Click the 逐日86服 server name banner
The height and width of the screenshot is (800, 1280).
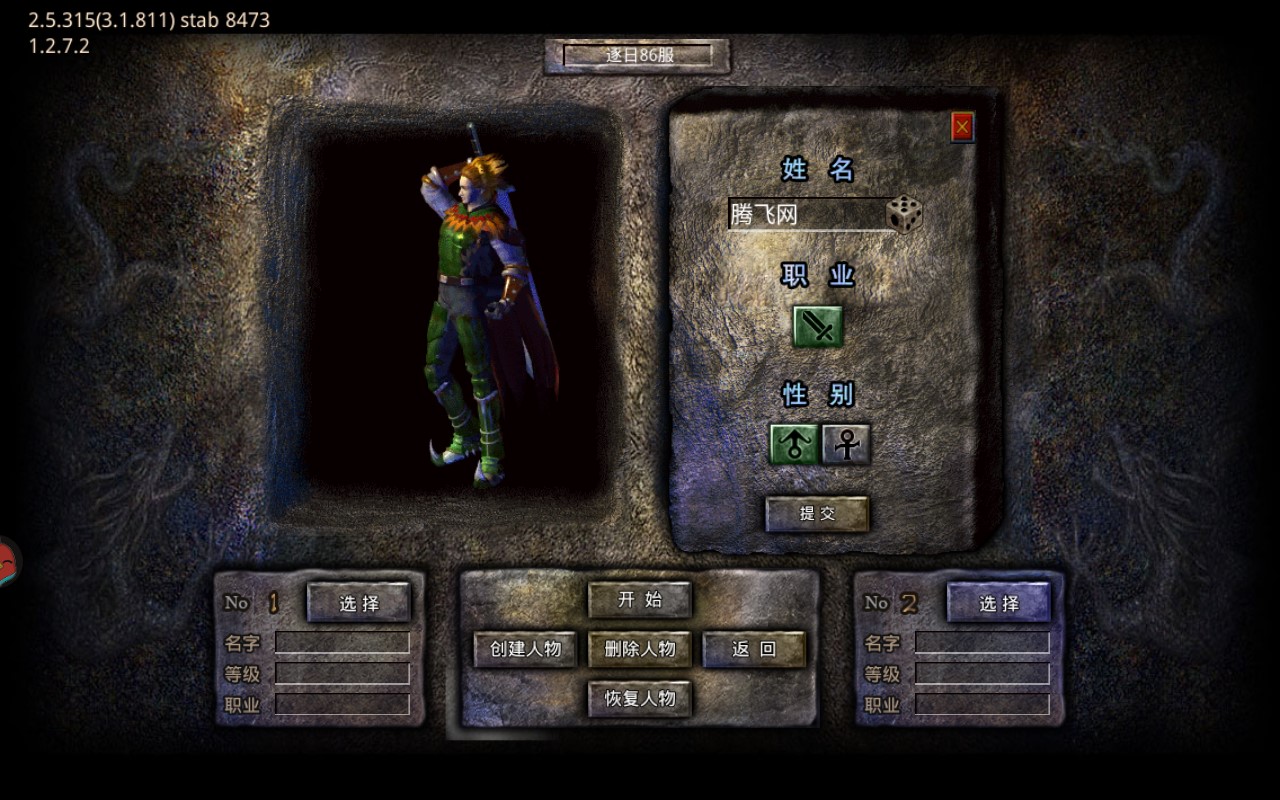[638, 56]
